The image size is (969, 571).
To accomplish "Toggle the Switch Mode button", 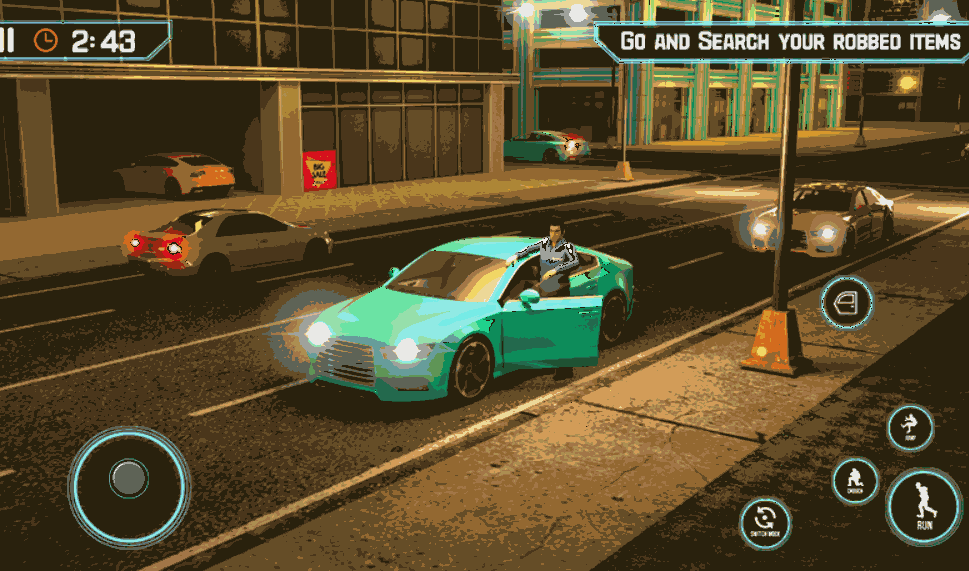I will tap(765, 523).
